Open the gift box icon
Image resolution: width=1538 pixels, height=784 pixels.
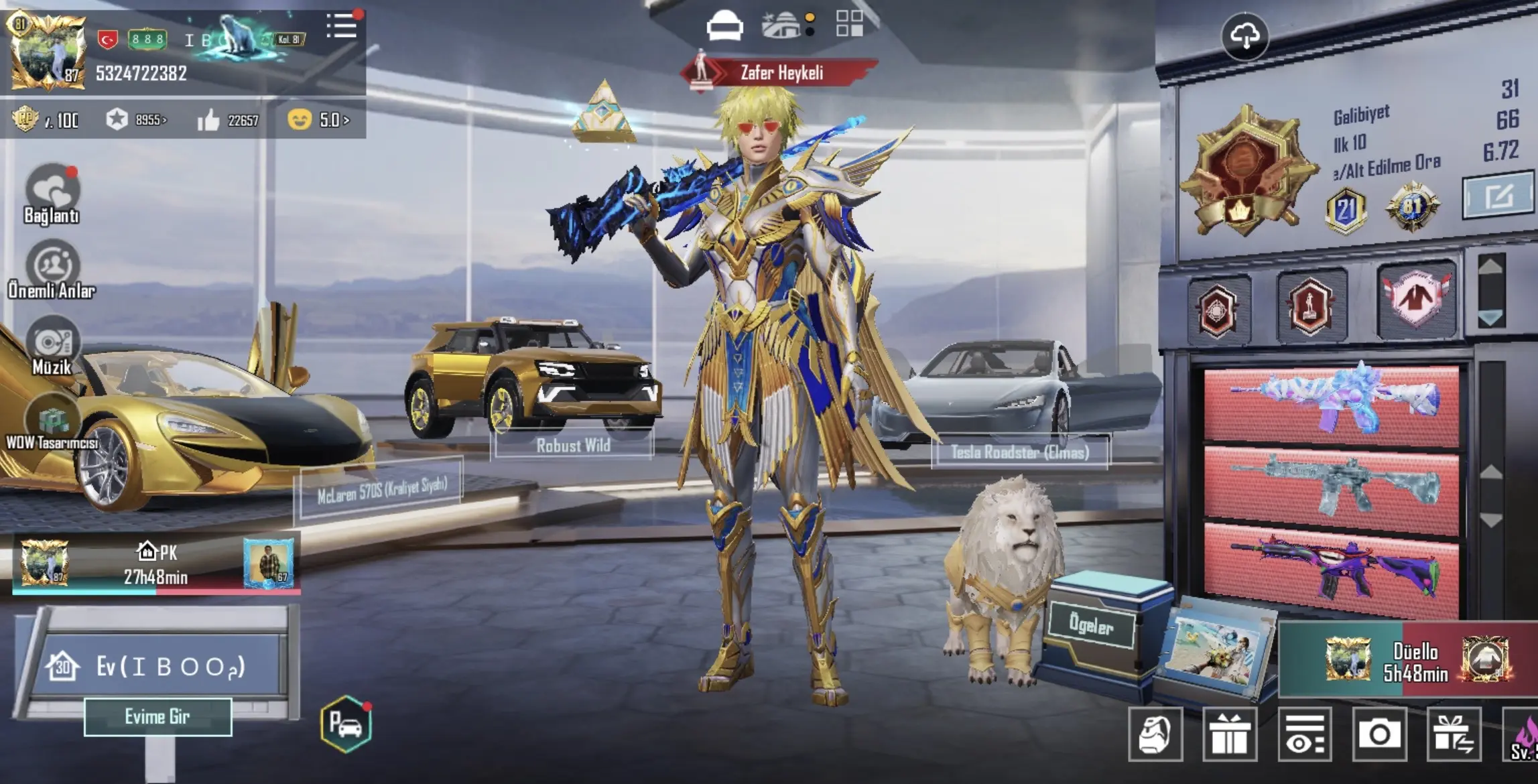[x=1229, y=735]
